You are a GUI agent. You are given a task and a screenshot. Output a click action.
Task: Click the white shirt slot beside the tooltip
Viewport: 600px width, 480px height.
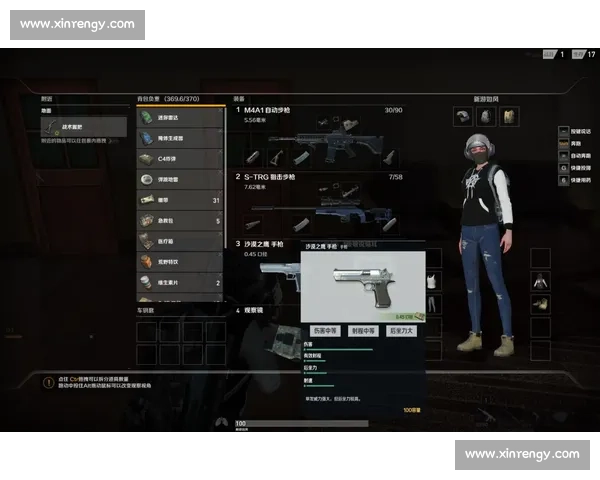(x=432, y=281)
